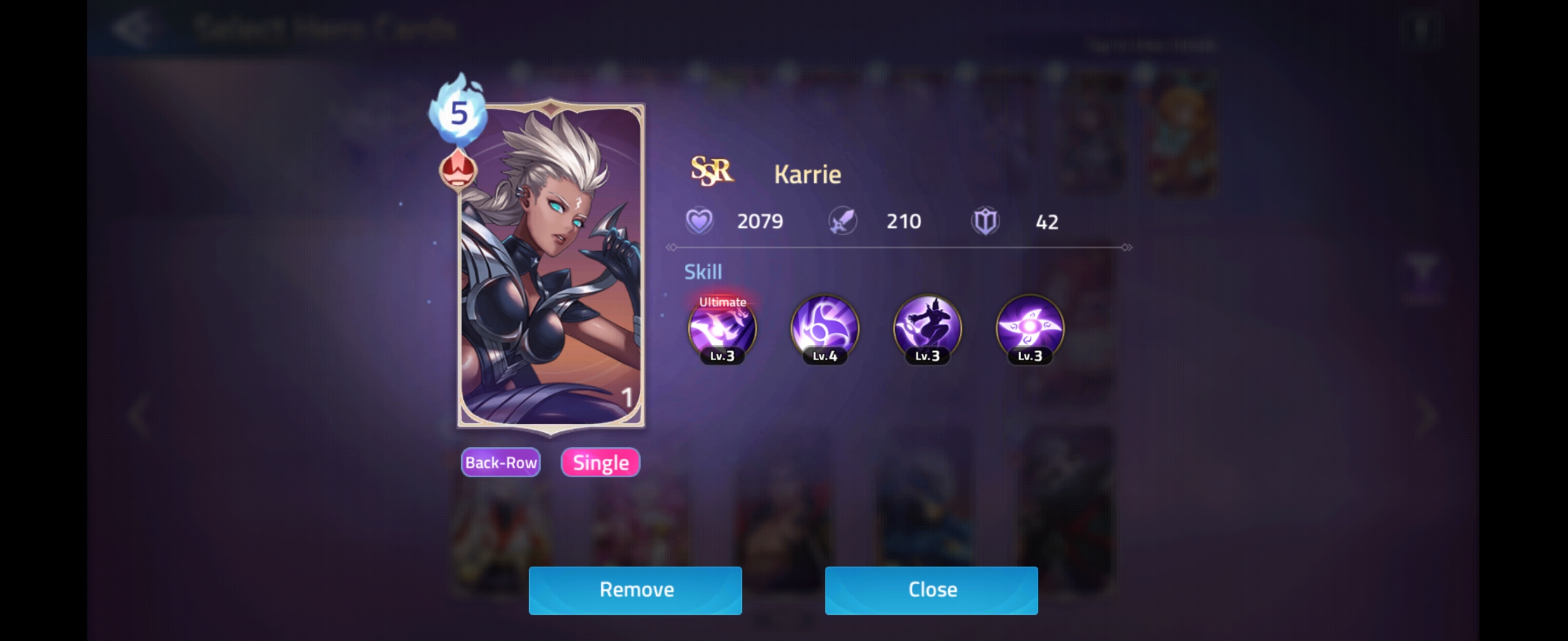Tap the blue flame cost badge showing 5
1568x641 pixels.
pyautogui.click(x=460, y=114)
